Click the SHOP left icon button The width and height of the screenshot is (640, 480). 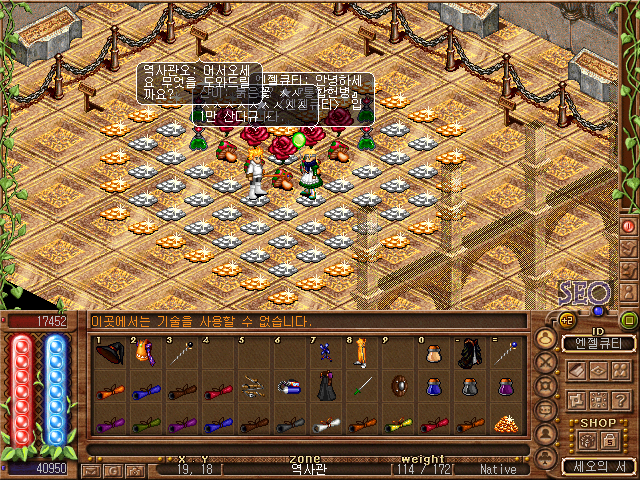coord(587,440)
